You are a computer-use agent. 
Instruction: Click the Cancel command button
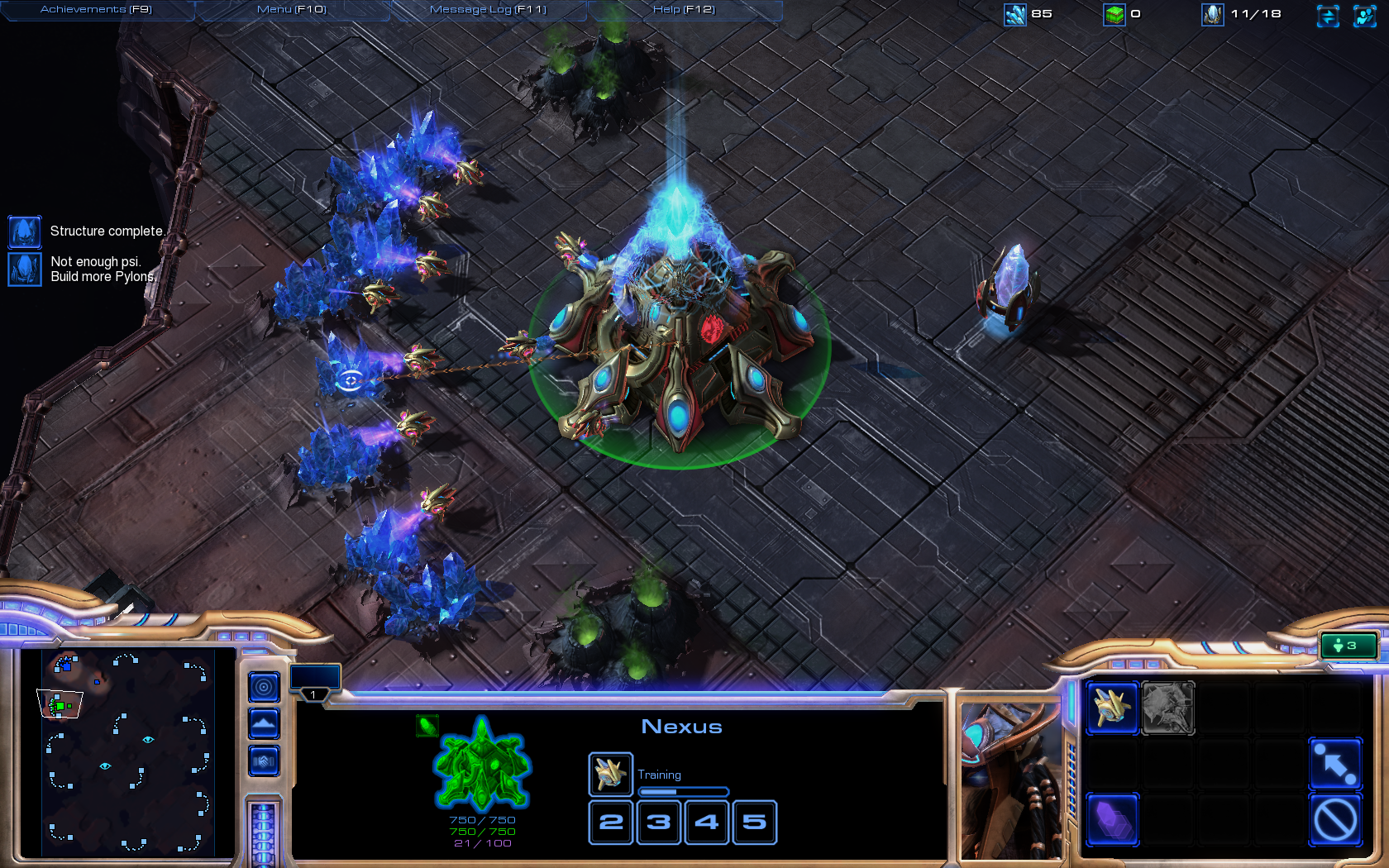pos(1335,819)
